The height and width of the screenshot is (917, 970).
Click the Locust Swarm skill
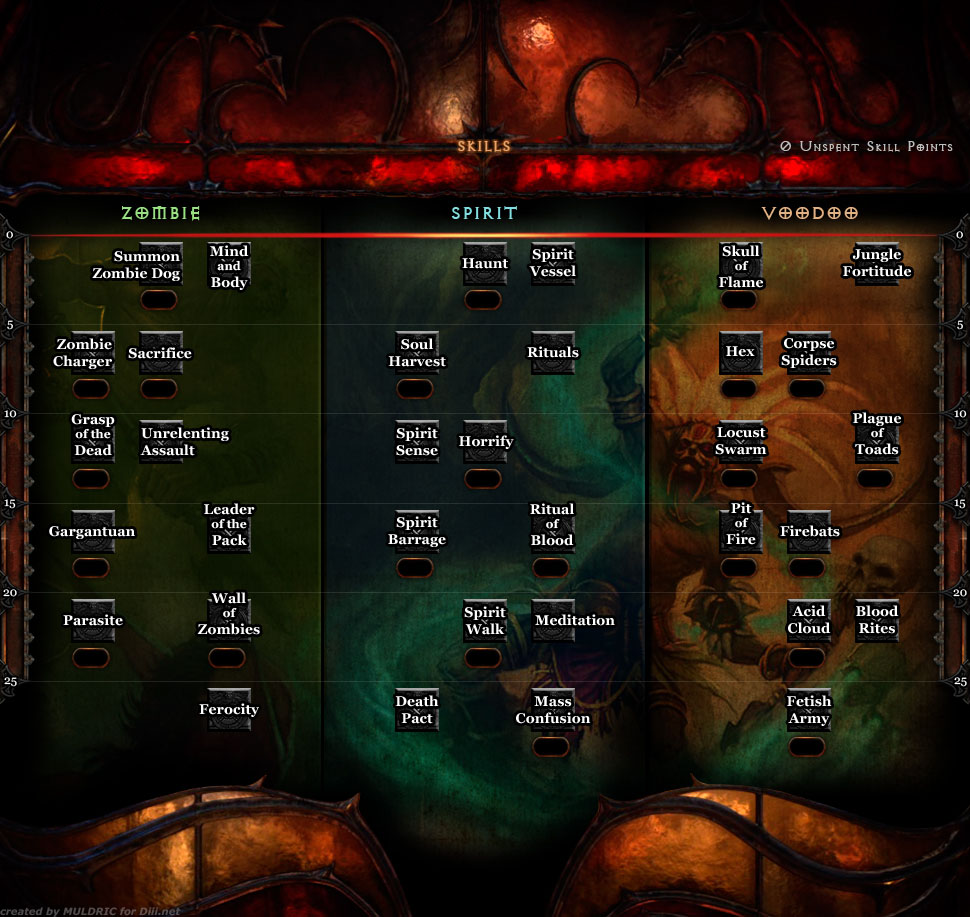(x=740, y=442)
